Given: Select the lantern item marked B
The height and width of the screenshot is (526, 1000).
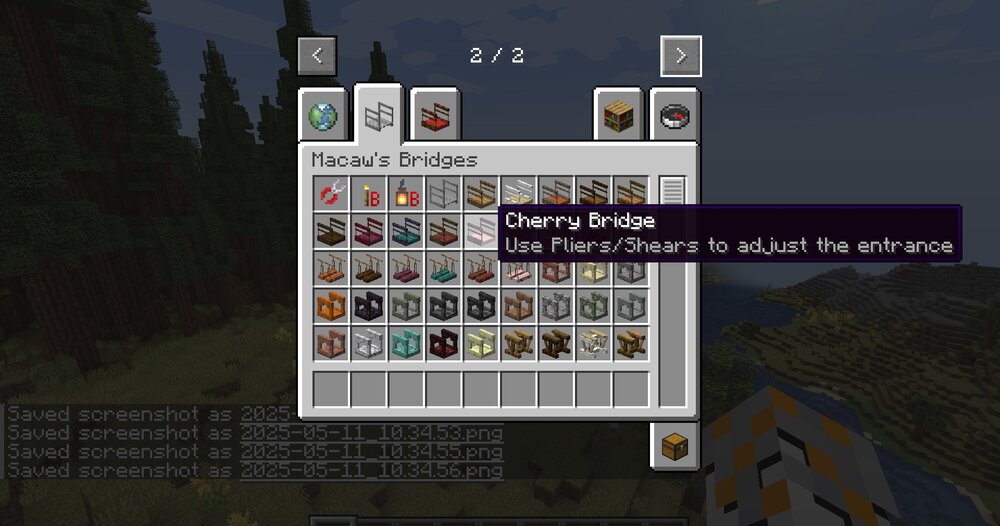Looking at the screenshot, I should pyautogui.click(x=406, y=194).
